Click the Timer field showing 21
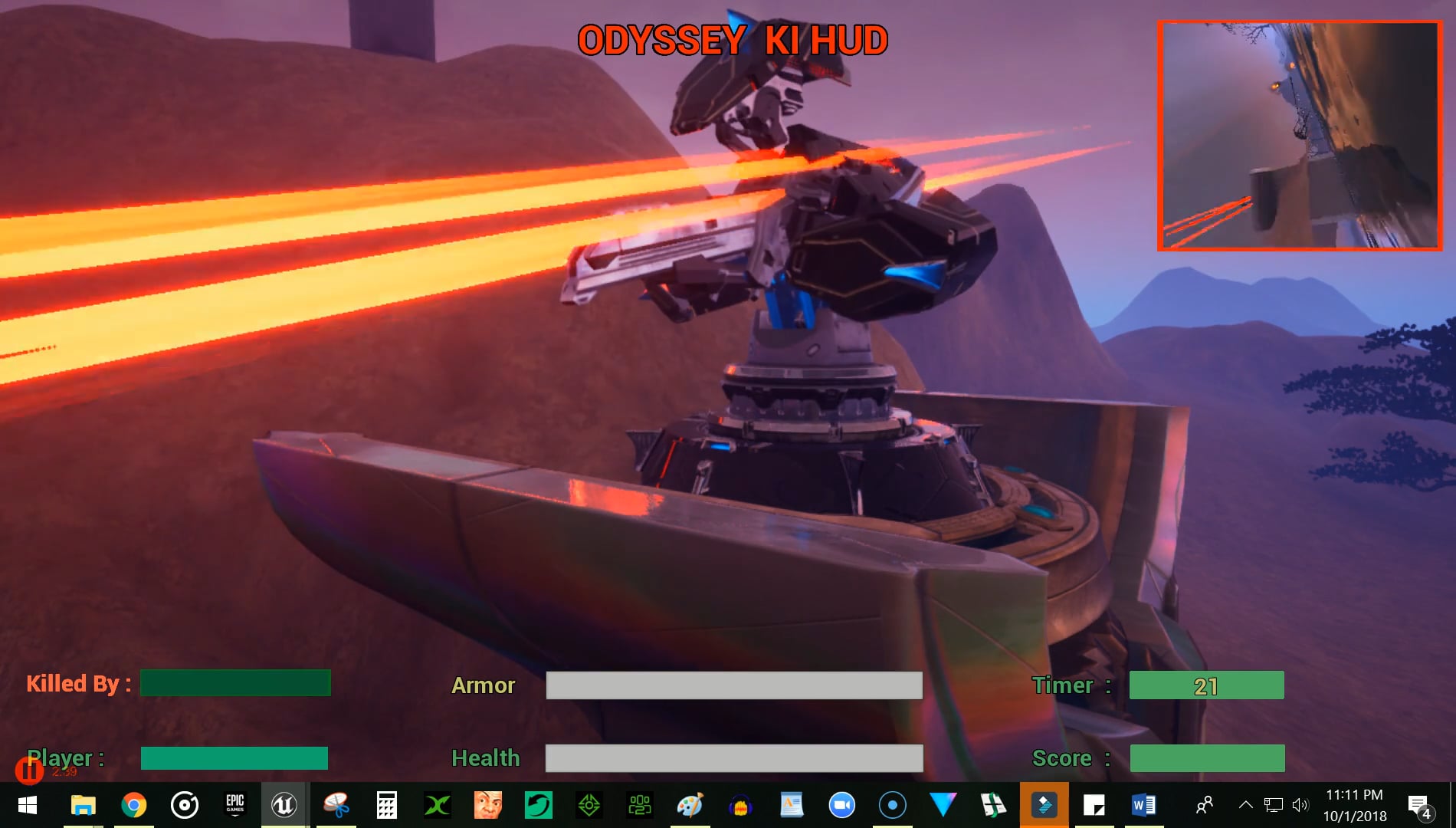 [x=1206, y=685]
